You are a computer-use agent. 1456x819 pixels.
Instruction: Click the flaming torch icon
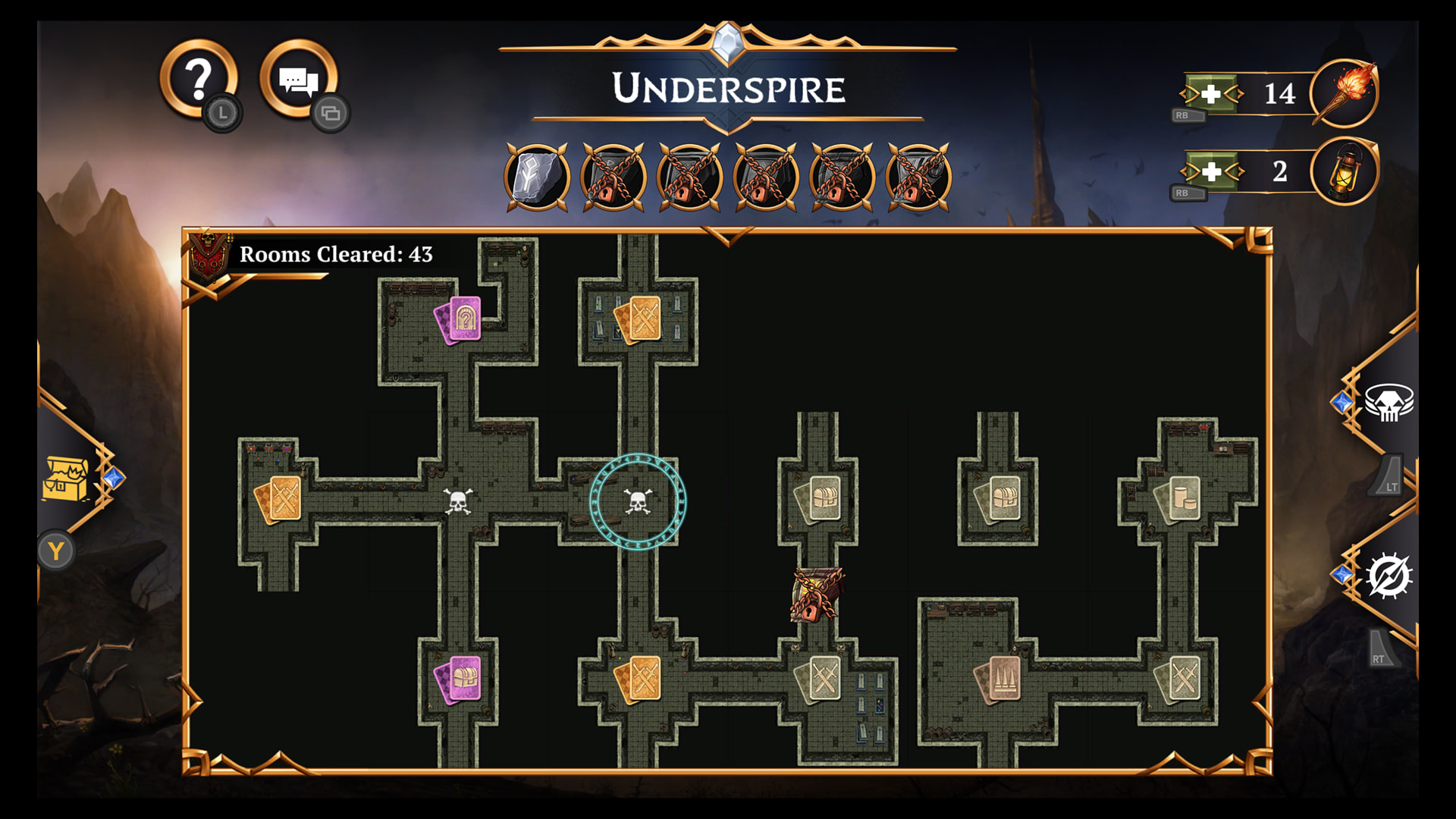(x=1345, y=94)
